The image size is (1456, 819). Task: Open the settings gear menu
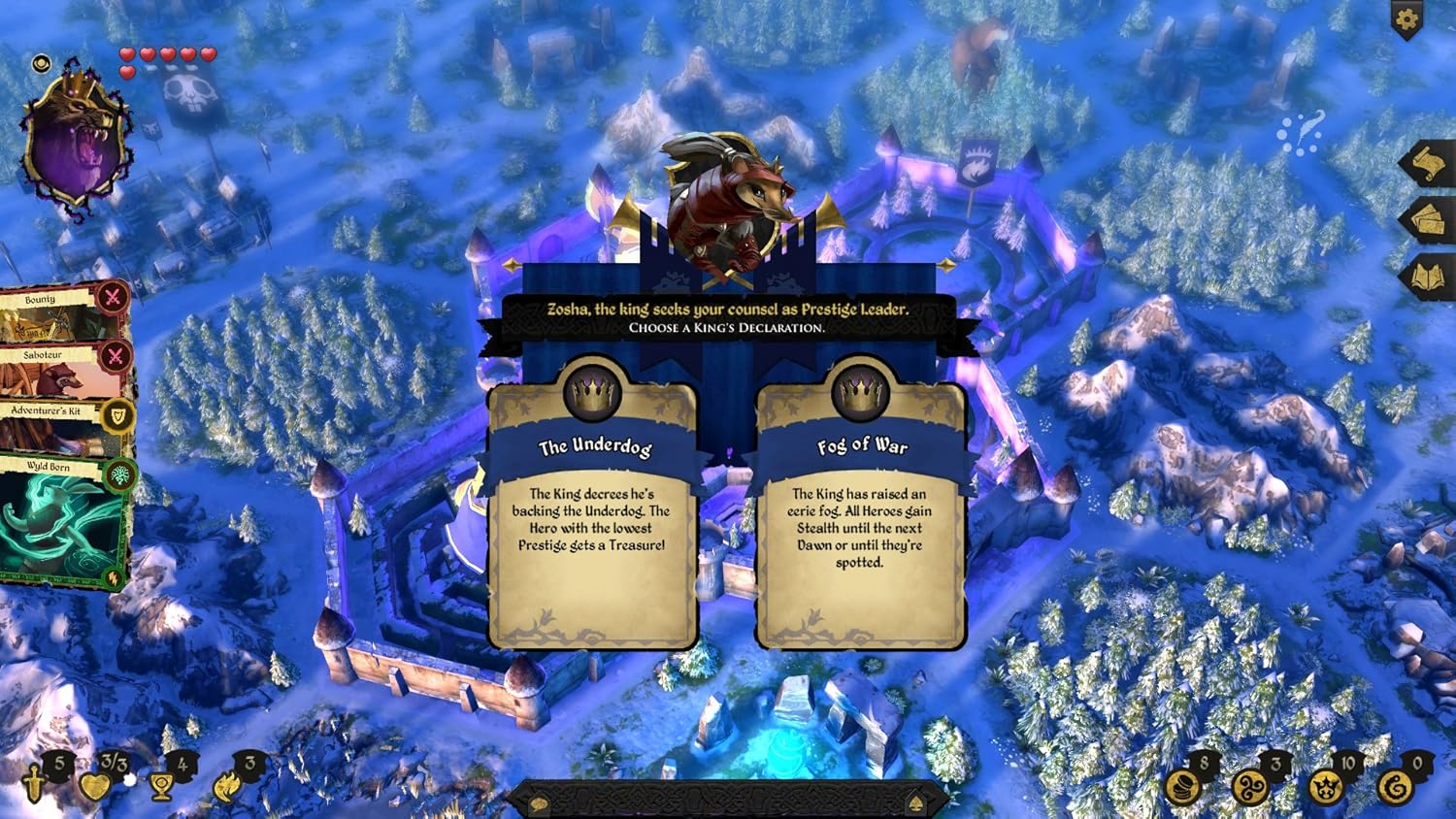(x=1406, y=17)
